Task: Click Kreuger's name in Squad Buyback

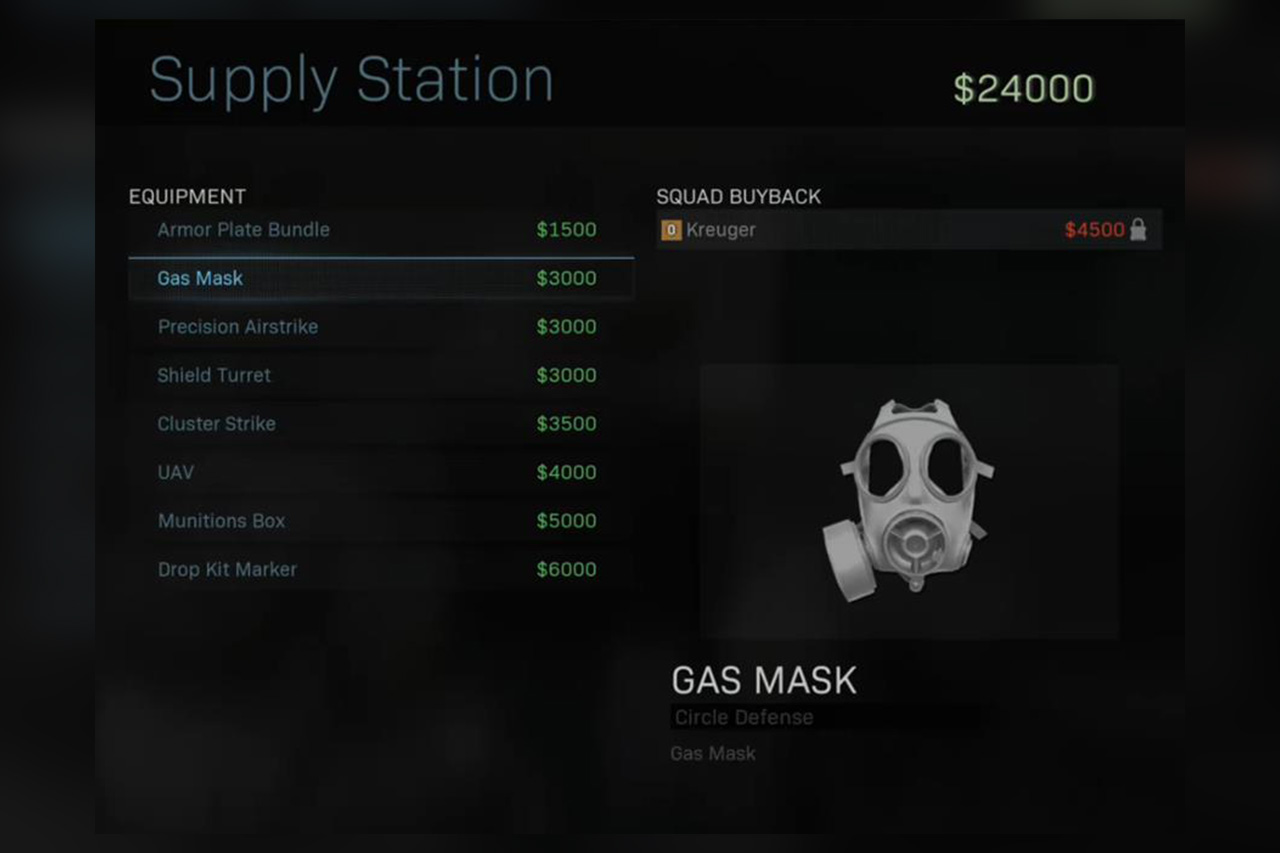Action: (x=721, y=229)
